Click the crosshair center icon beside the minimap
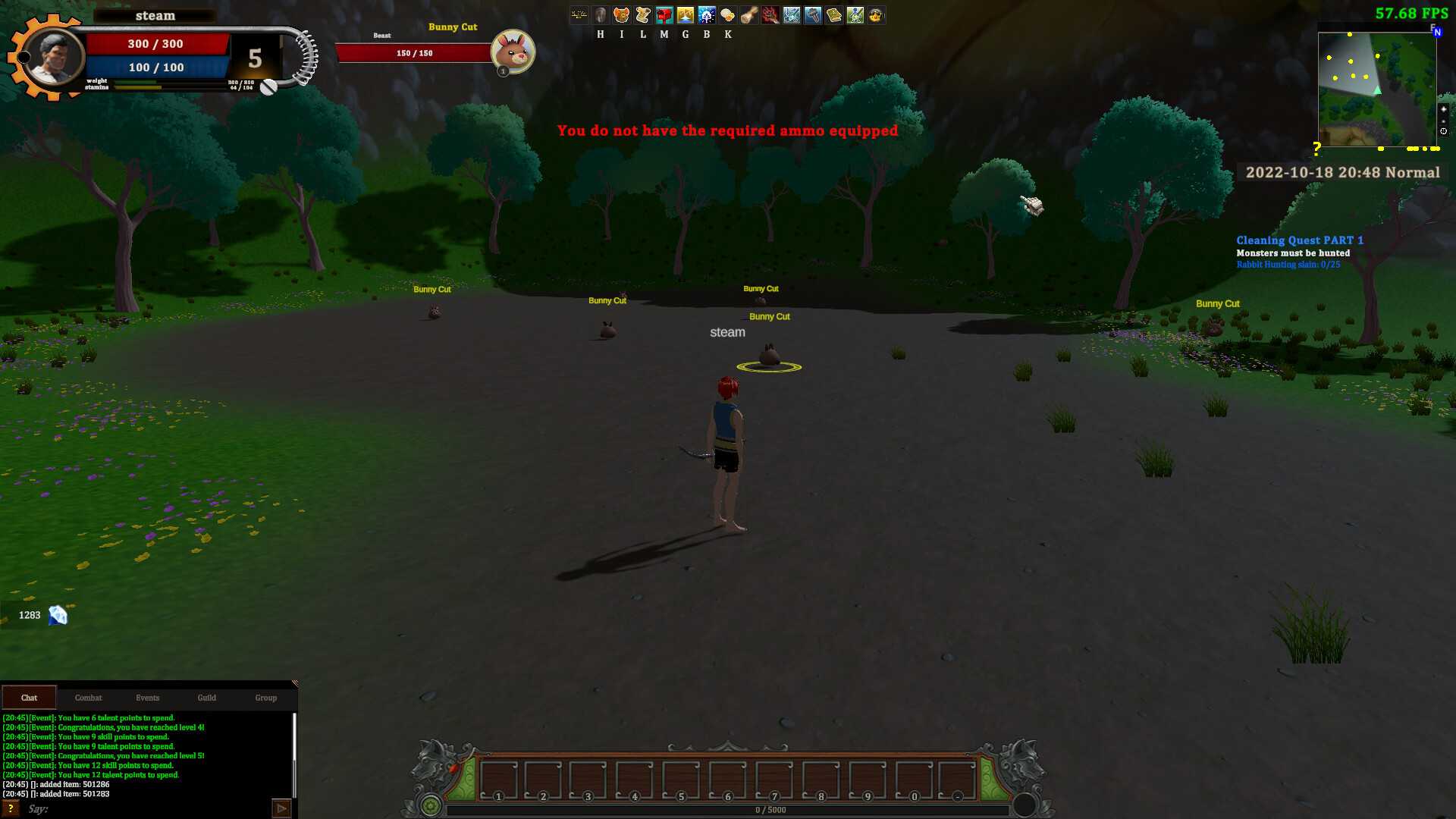1456x819 pixels. coord(1443,131)
